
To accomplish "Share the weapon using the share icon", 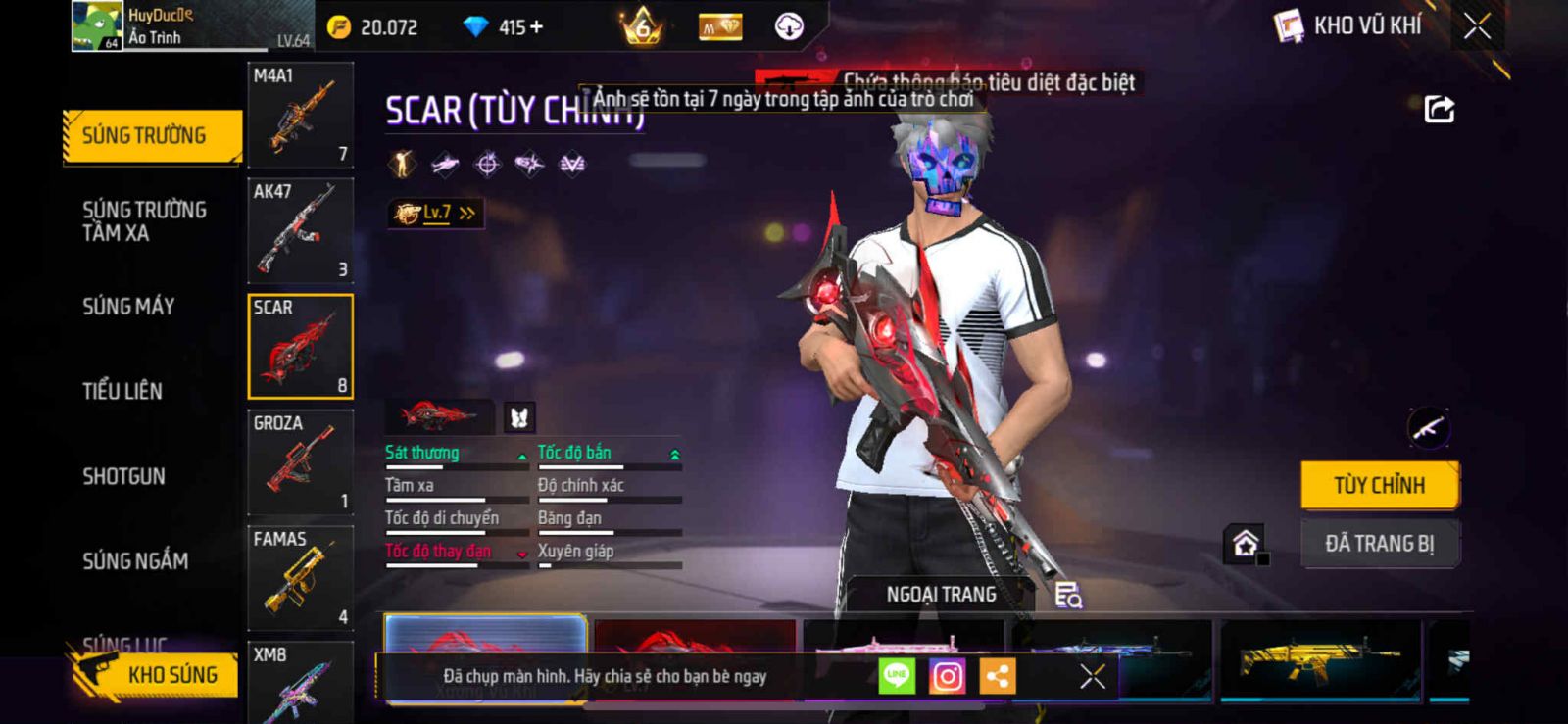I will pyautogui.click(x=1439, y=109).
